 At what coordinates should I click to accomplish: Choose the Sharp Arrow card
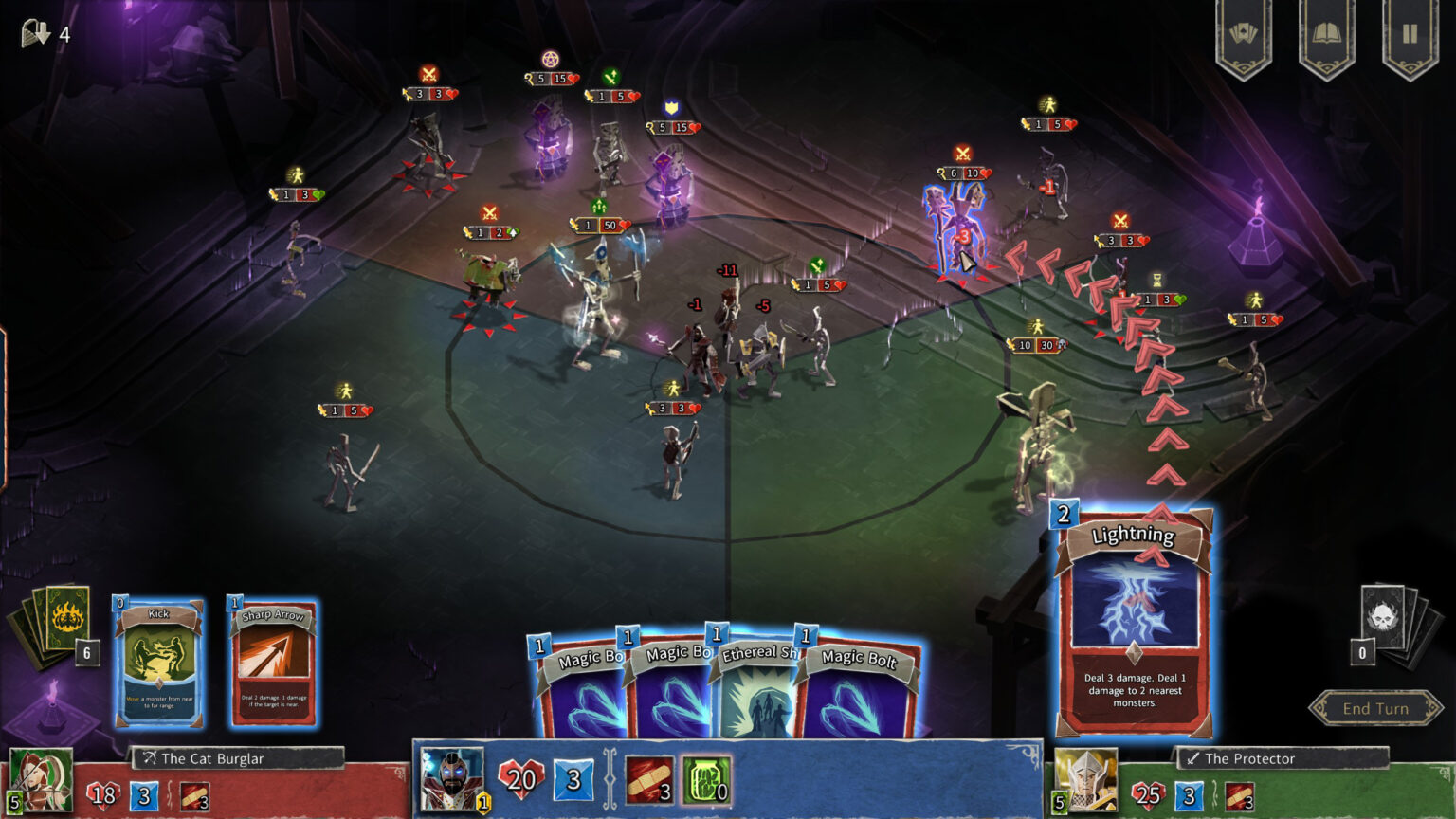pyautogui.click(x=272, y=663)
